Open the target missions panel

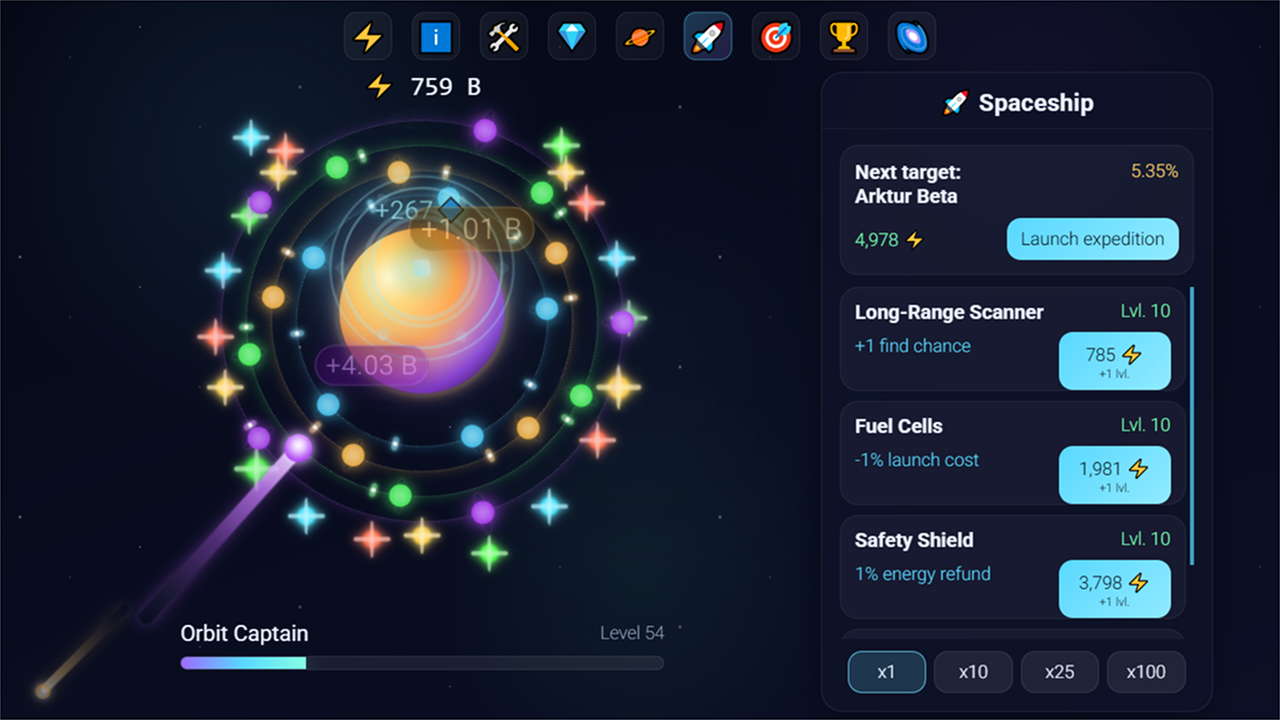point(775,35)
